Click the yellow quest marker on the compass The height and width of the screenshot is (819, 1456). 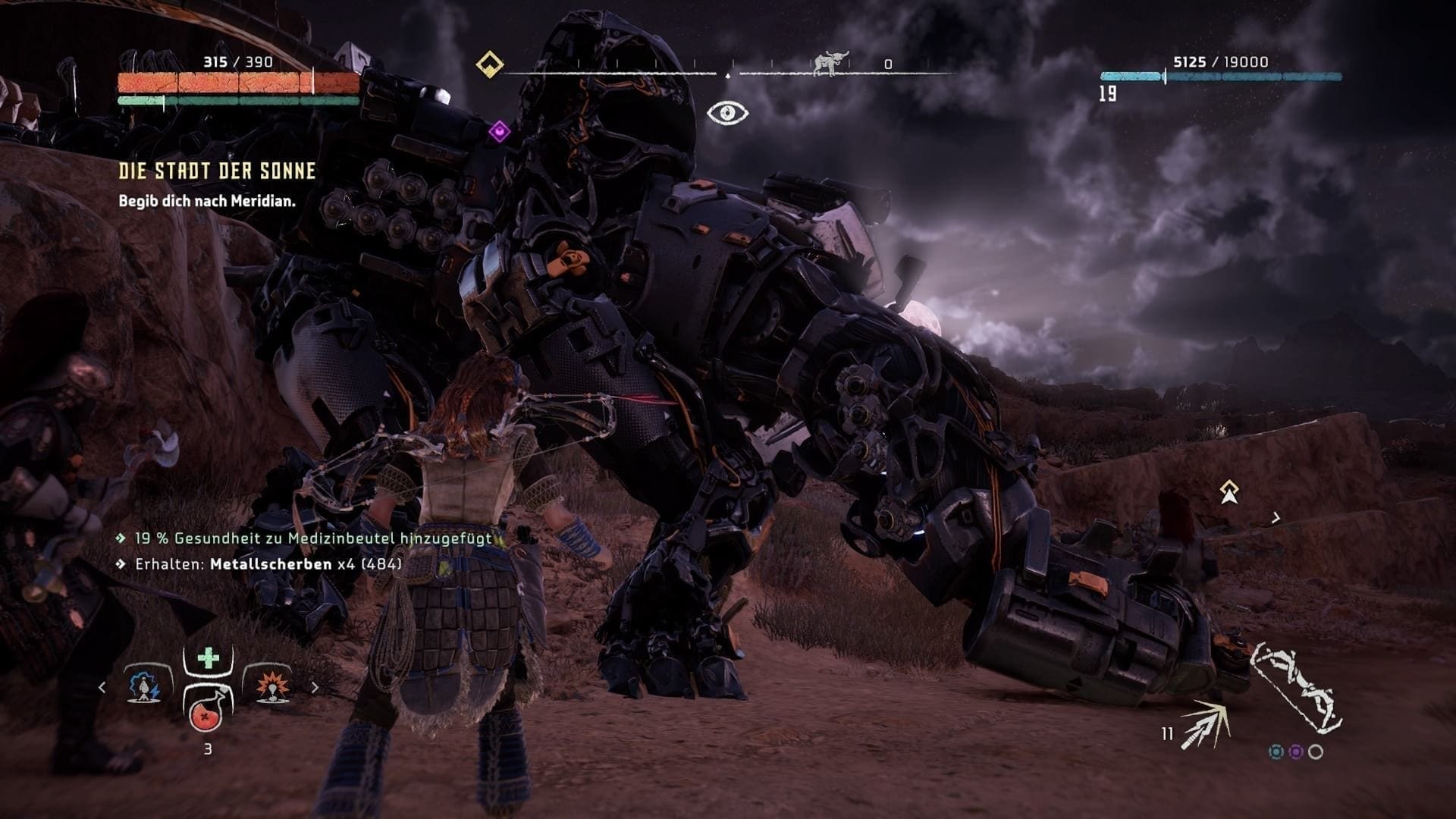[490, 64]
